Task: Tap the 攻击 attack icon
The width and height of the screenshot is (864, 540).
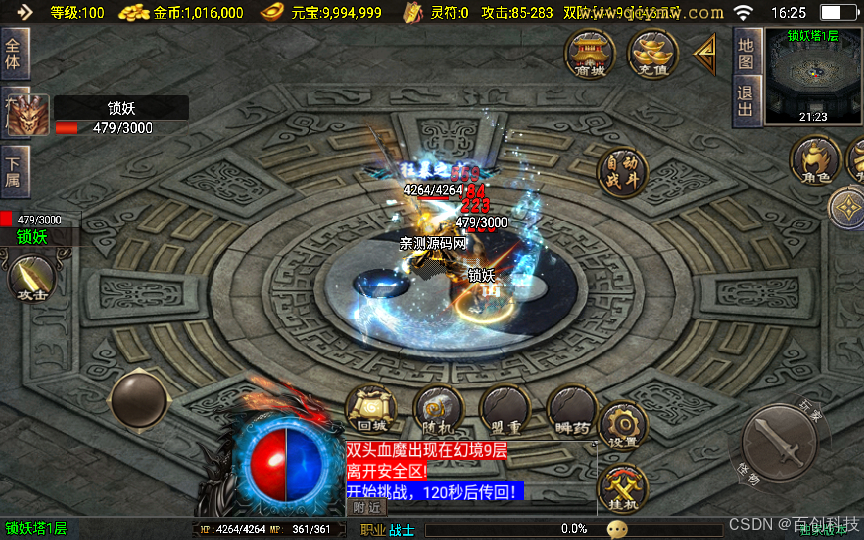Action: [31, 279]
